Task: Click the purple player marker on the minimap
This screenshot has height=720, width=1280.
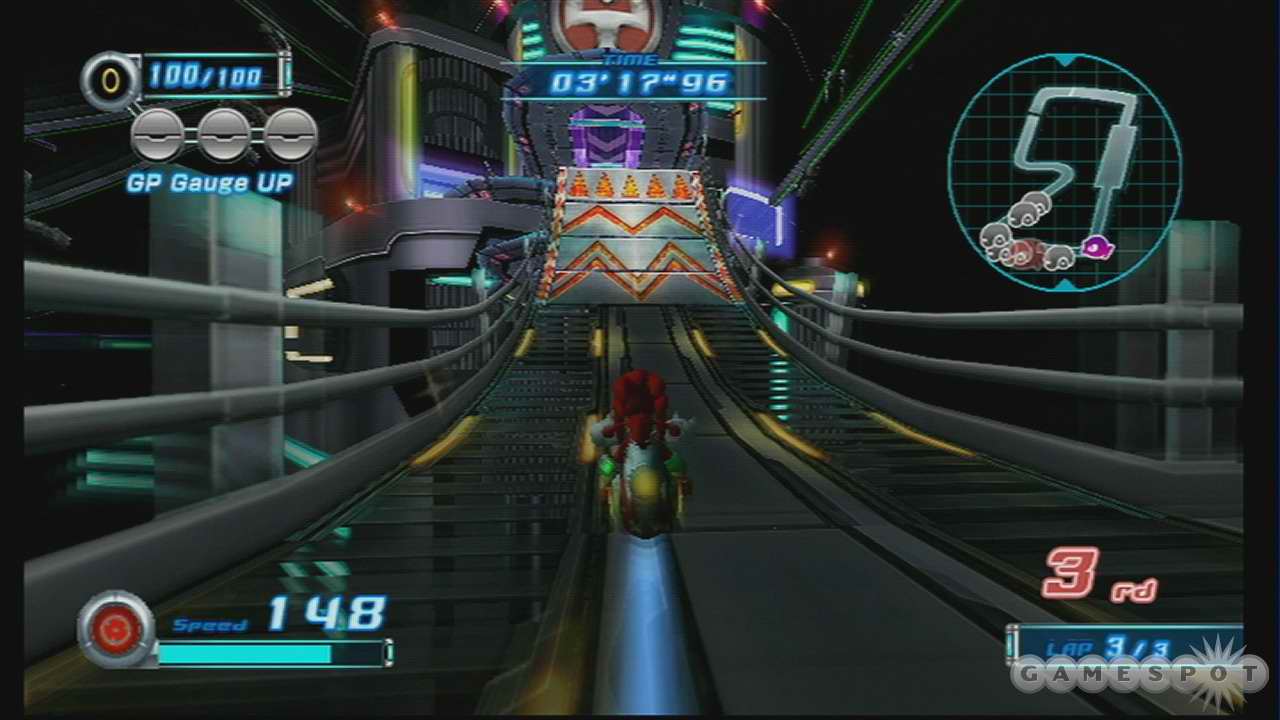Action: [x=1098, y=242]
